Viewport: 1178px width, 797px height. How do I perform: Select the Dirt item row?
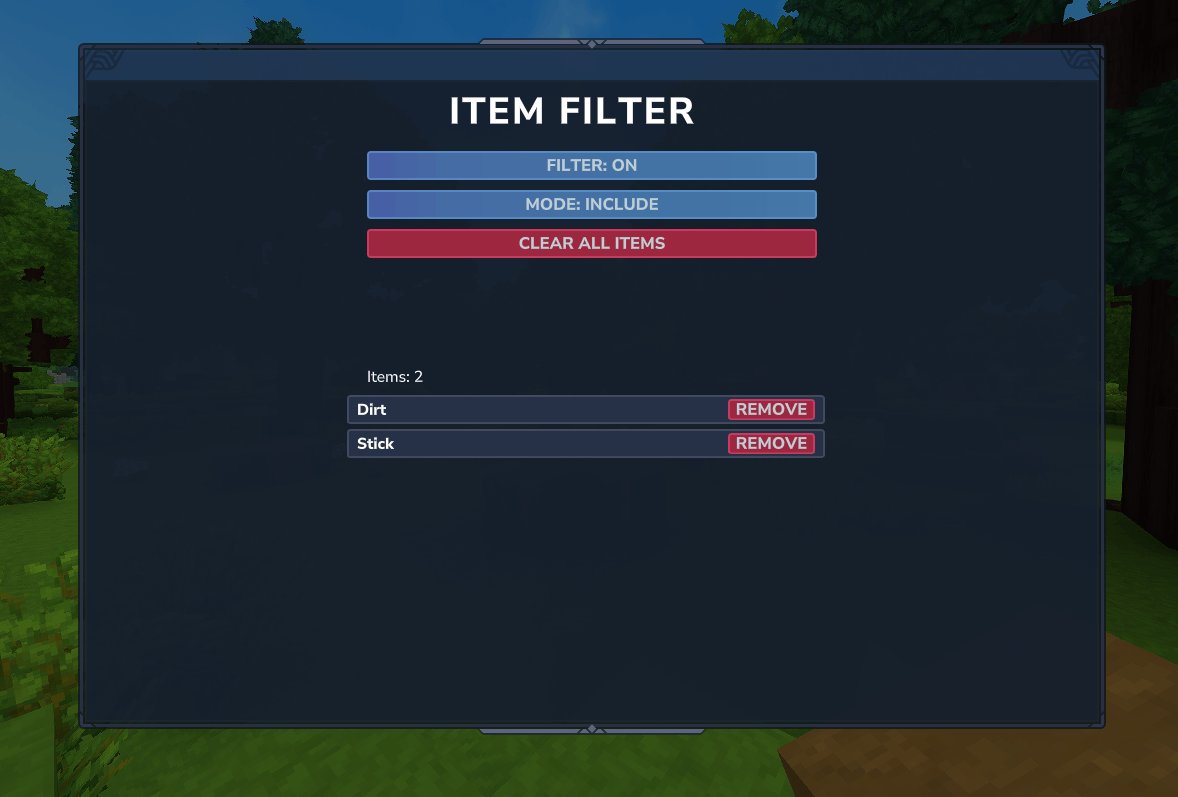tap(530, 409)
